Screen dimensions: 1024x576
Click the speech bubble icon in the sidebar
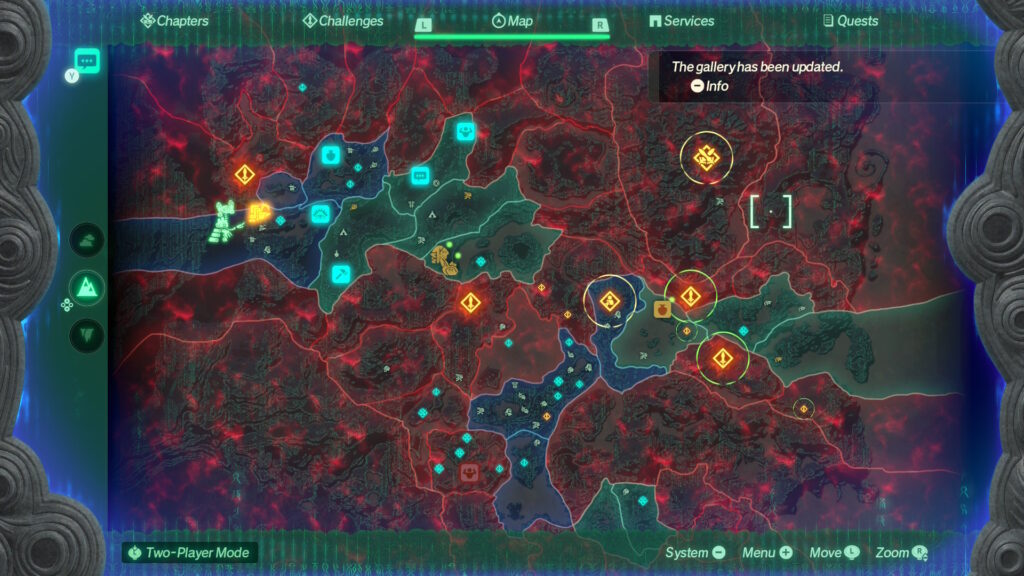point(86,61)
